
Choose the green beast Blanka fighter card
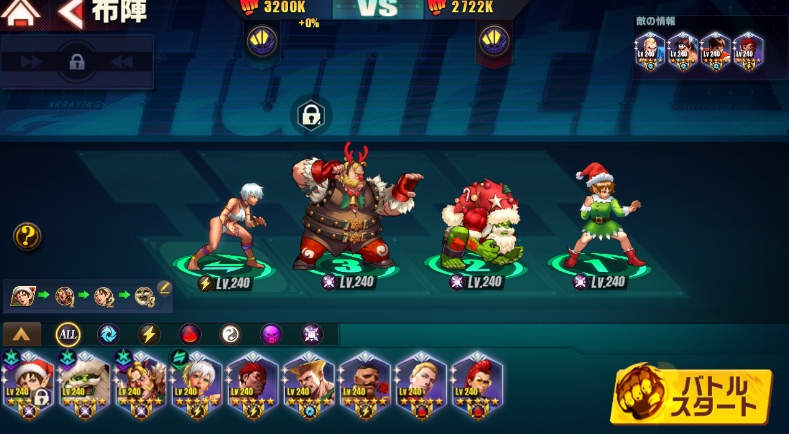coord(84,384)
